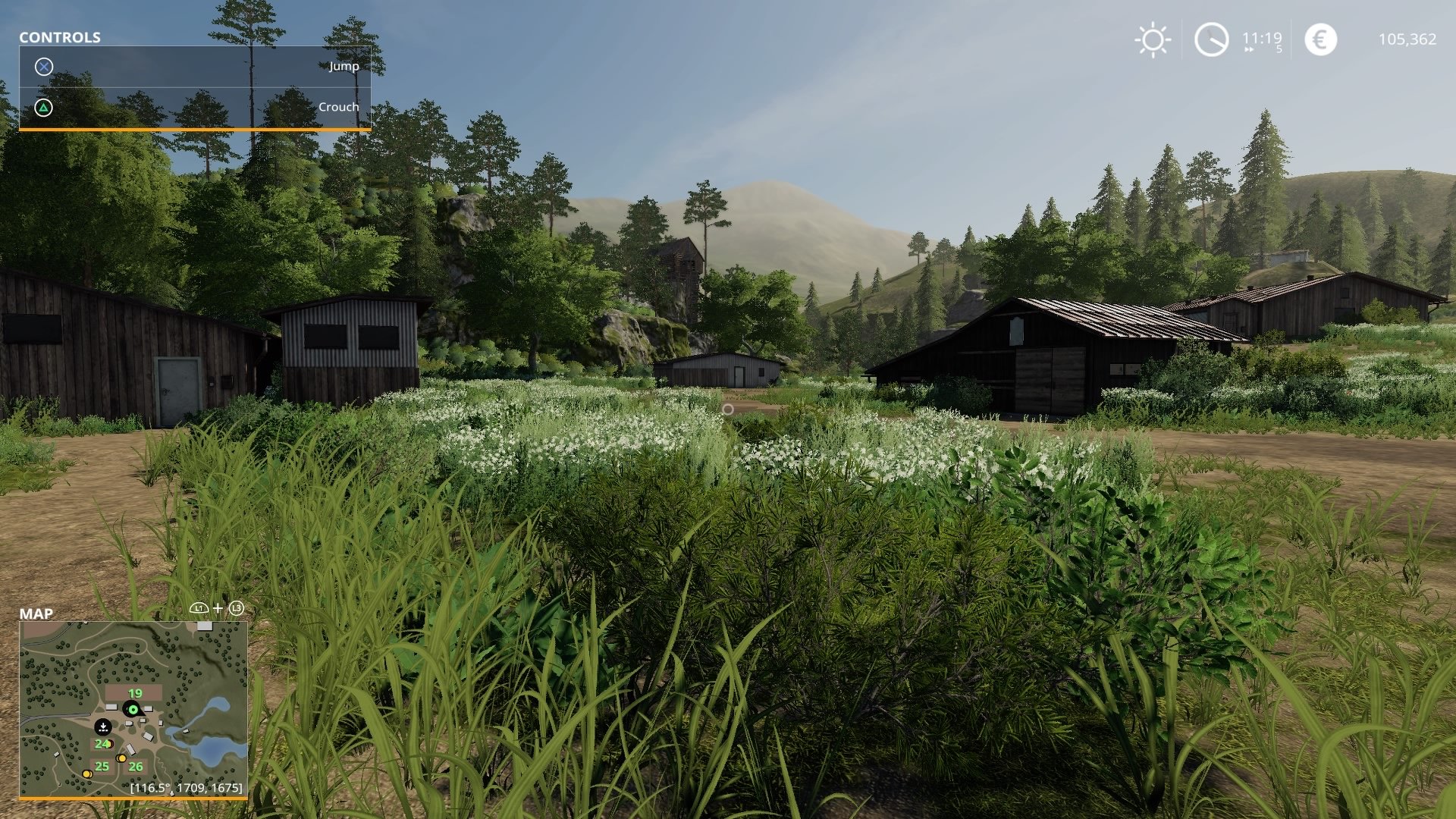Viewport: 1456px width, 819px height.
Task: Open field 26 label on the minimap
Action: (x=135, y=767)
